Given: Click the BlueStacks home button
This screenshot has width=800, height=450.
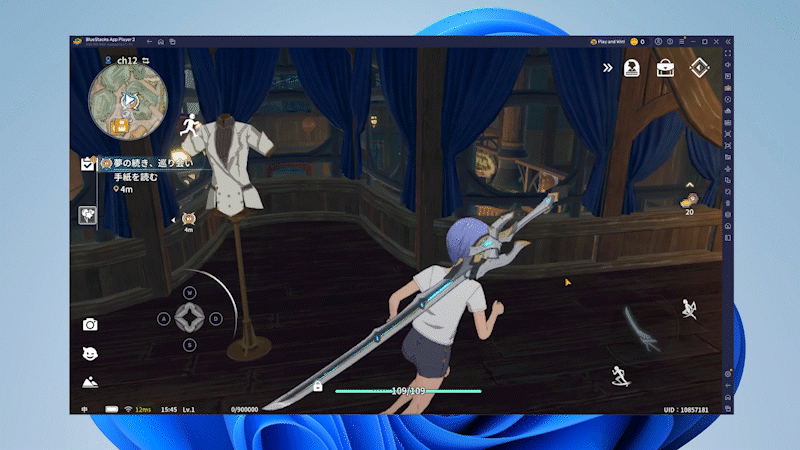Looking at the screenshot, I should (x=160, y=42).
